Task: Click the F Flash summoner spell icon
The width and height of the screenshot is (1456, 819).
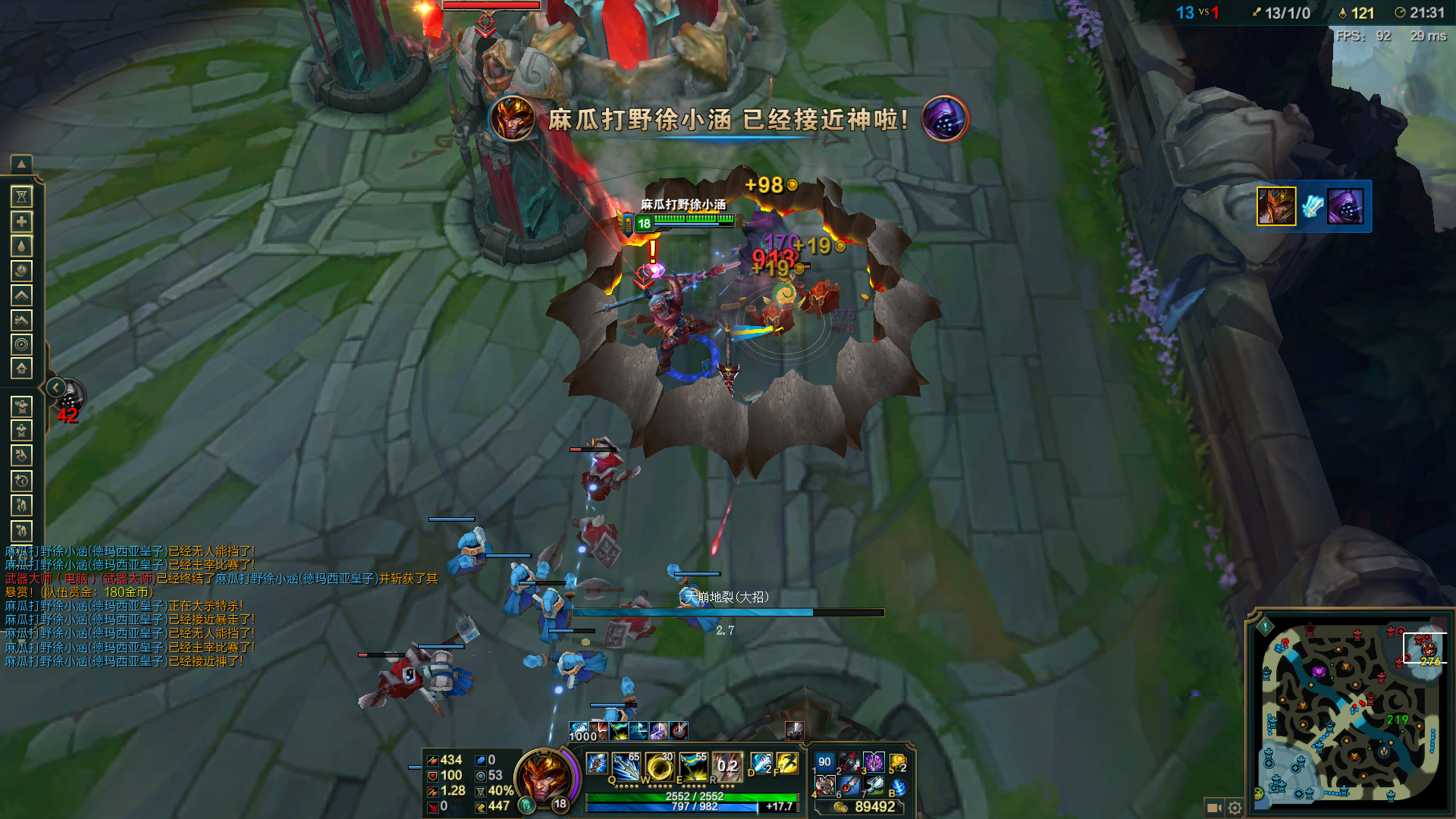Action: pos(787,764)
